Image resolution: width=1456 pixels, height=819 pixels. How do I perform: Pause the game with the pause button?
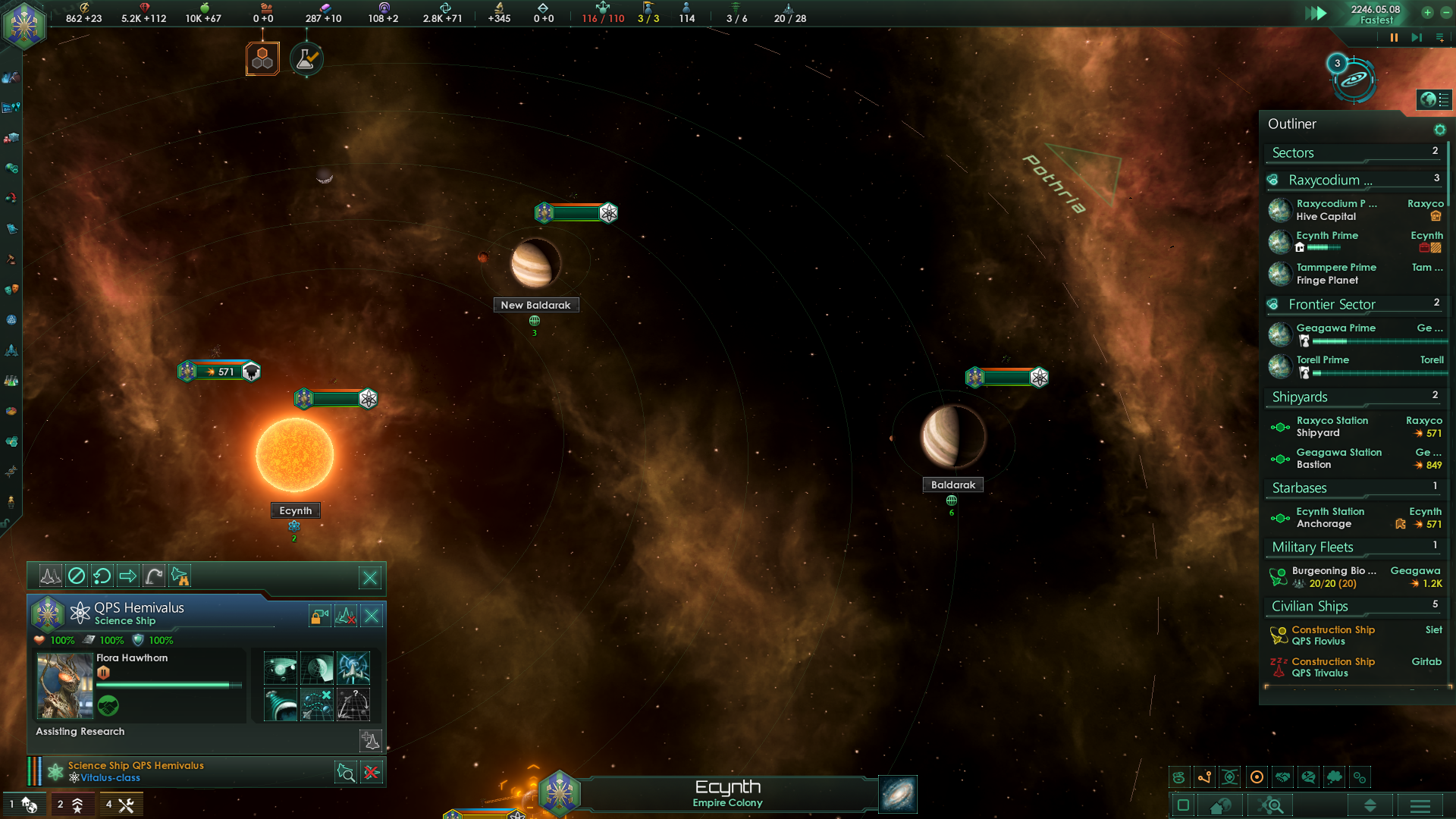1394,38
